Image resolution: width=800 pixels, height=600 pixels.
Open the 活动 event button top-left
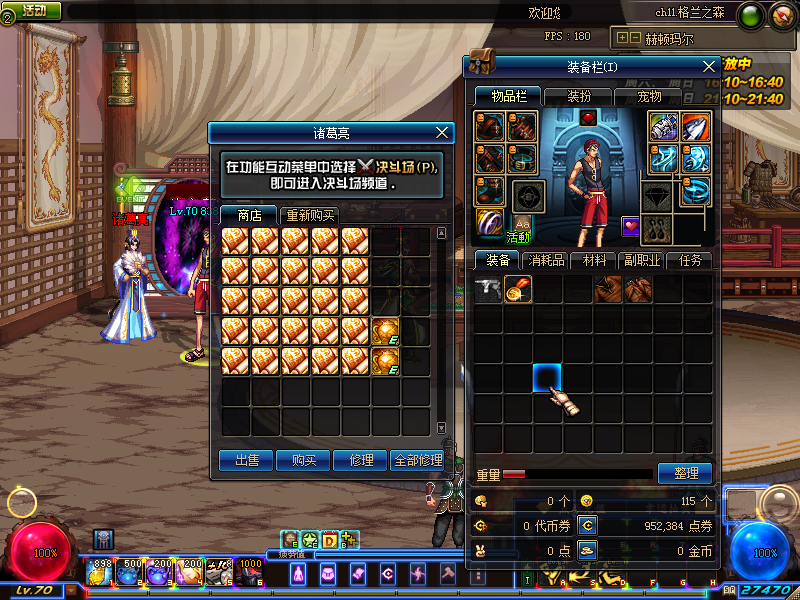[33, 10]
